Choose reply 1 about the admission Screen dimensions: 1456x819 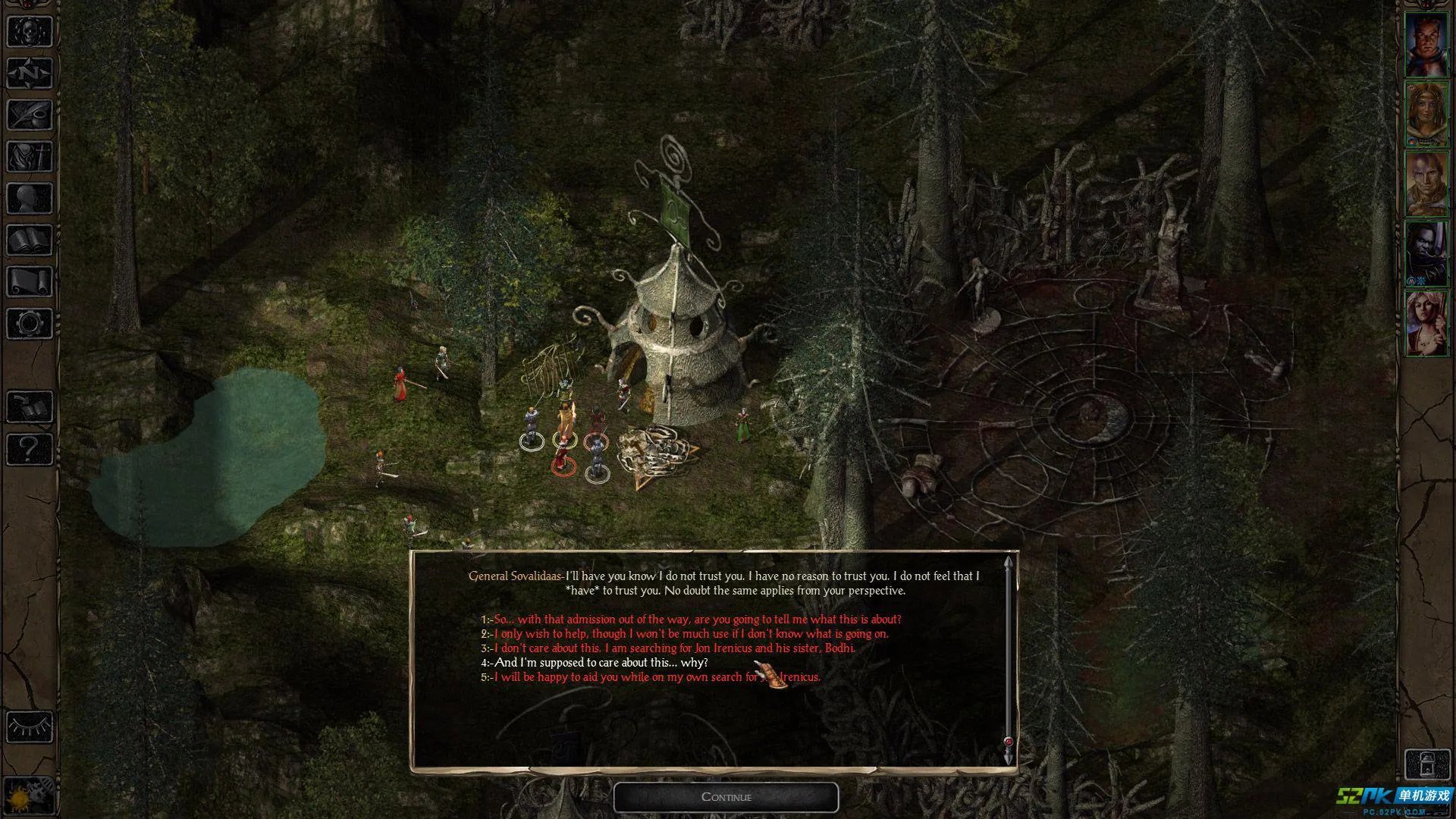pos(698,620)
